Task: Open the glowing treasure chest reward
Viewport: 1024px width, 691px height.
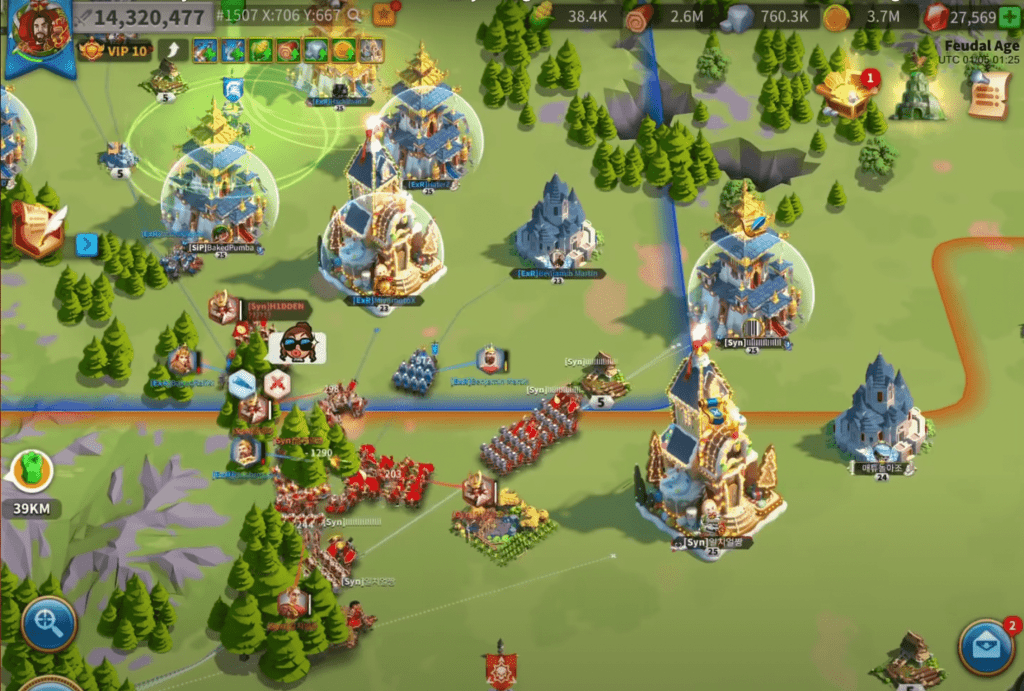Action: [845, 93]
